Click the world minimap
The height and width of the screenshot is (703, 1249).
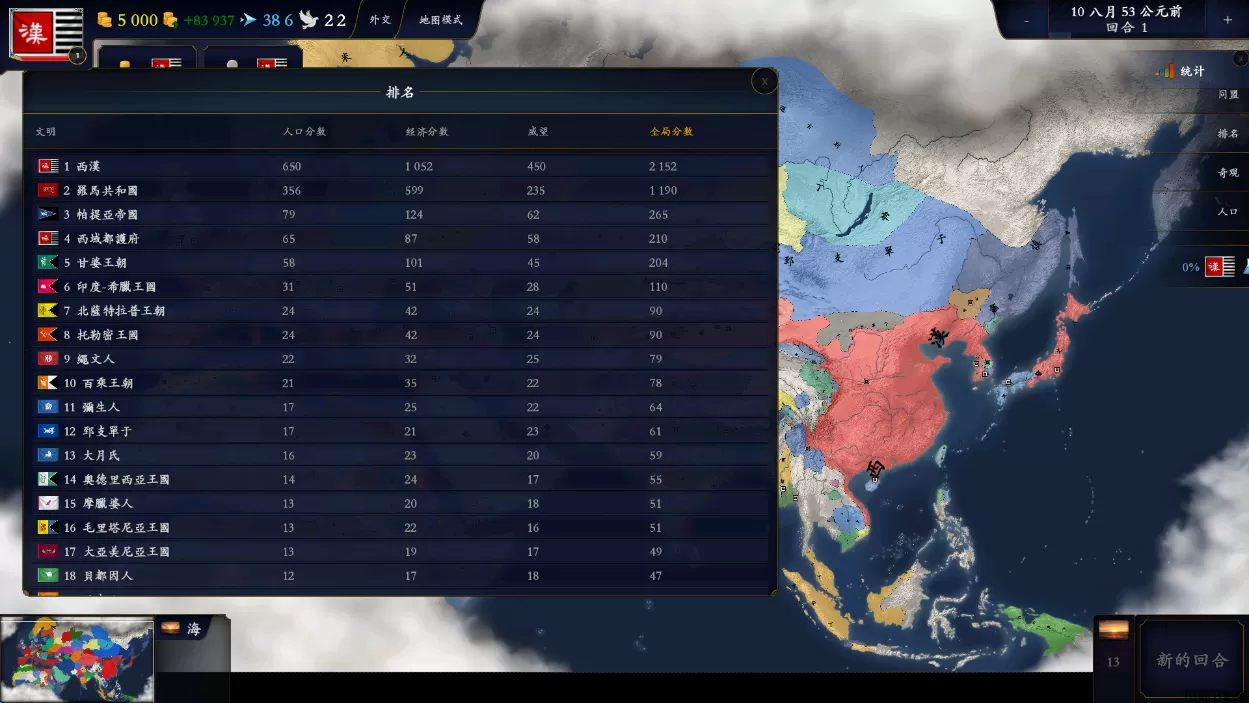pos(78,660)
